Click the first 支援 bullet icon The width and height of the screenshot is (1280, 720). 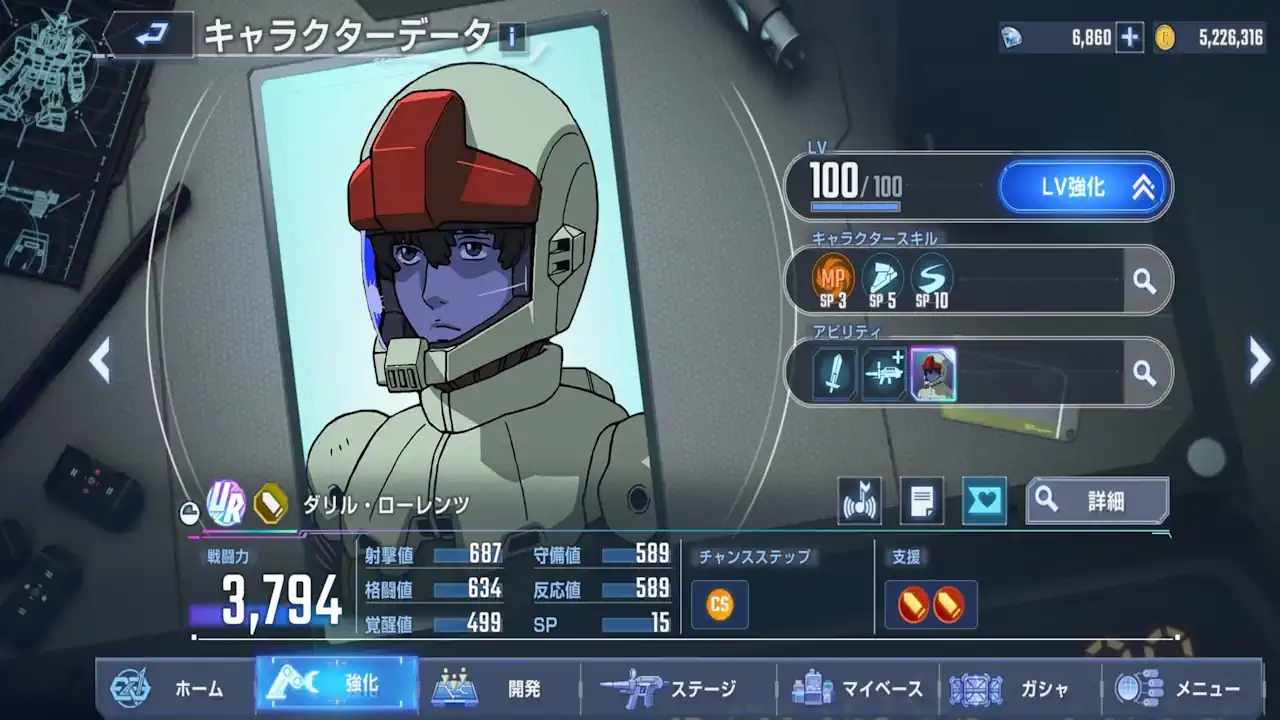click(x=914, y=604)
